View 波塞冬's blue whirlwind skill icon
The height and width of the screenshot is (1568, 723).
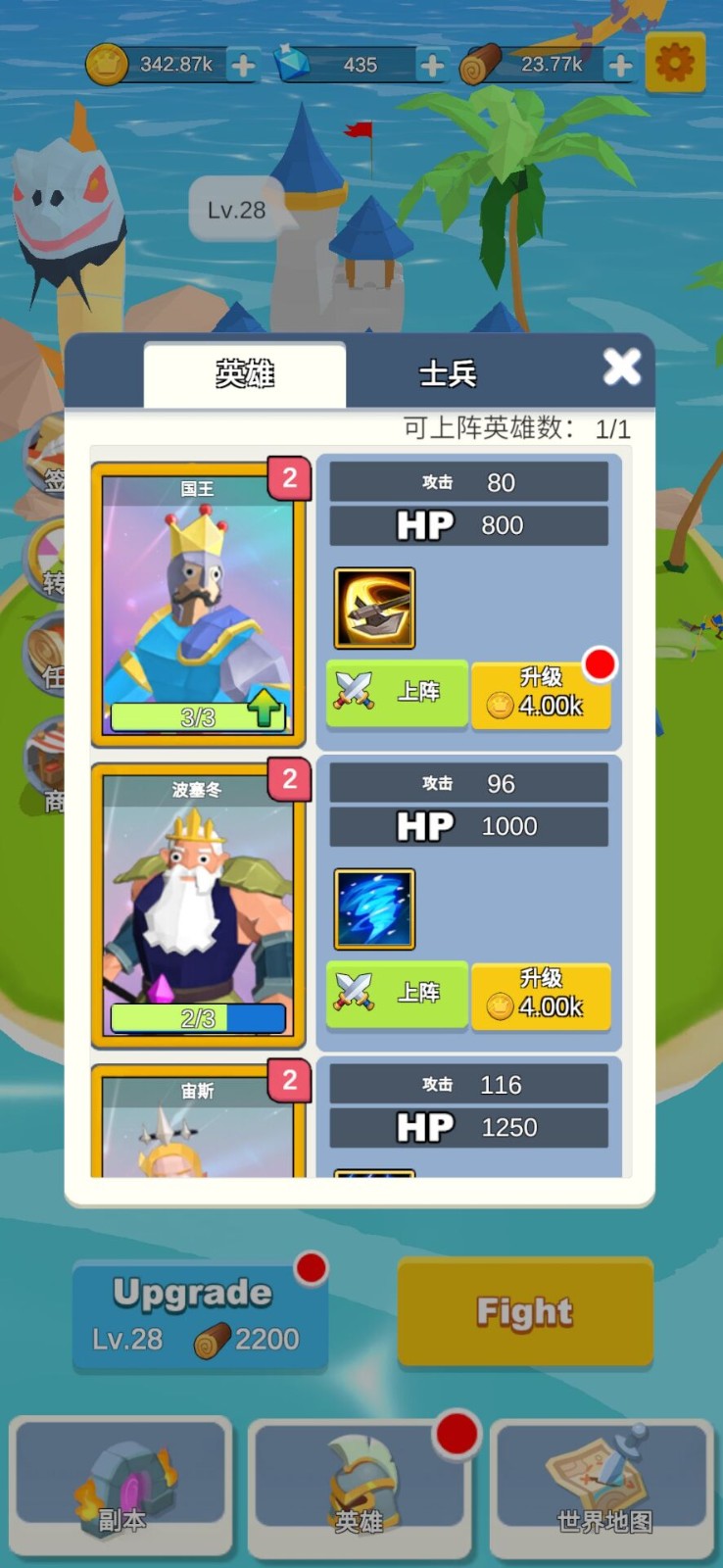[x=374, y=908]
